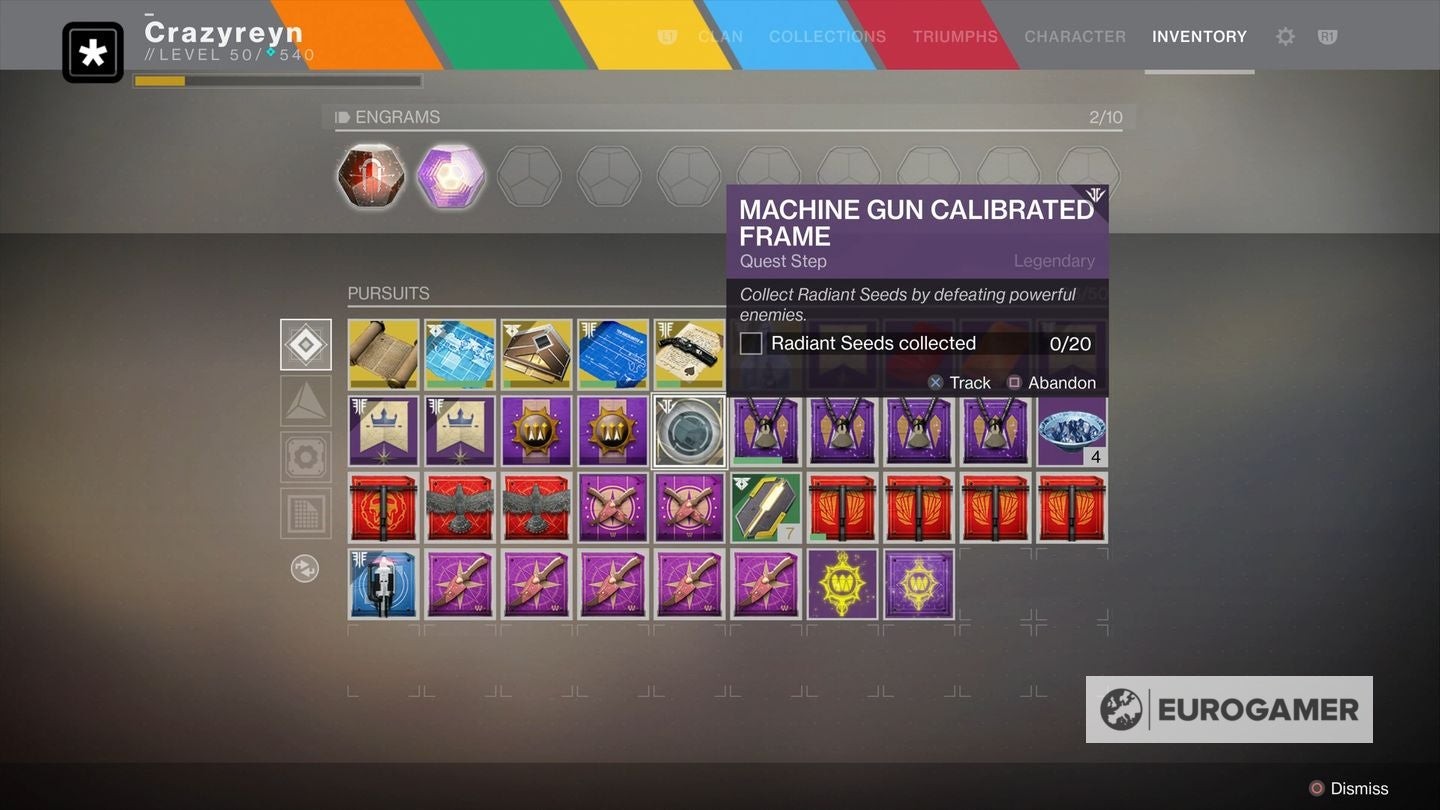The width and height of the screenshot is (1440, 810).
Task: Select the parchment scroll pursuit
Action: coord(383,354)
